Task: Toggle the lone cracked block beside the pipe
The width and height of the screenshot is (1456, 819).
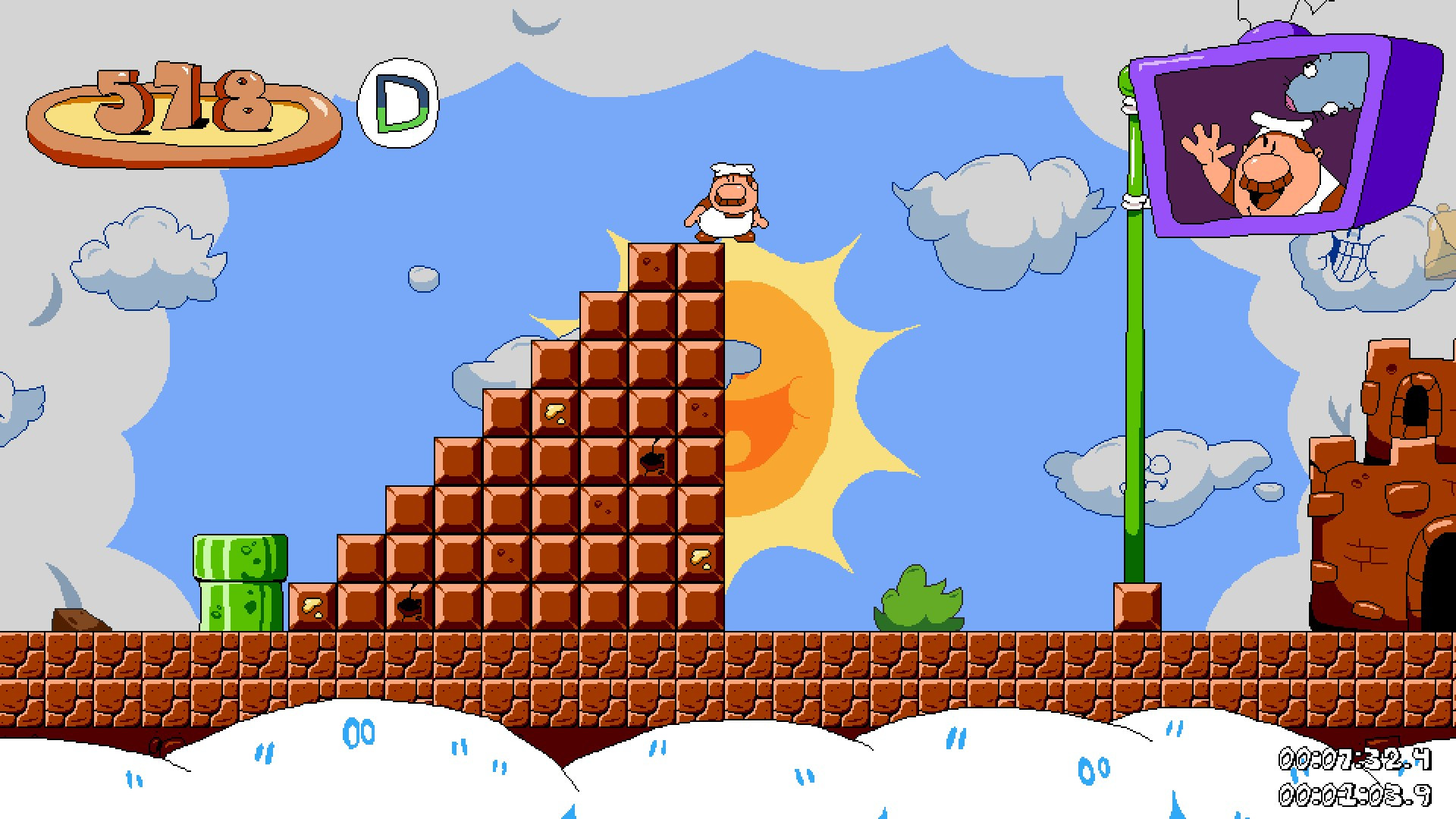Action: click(x=311, y=607)
